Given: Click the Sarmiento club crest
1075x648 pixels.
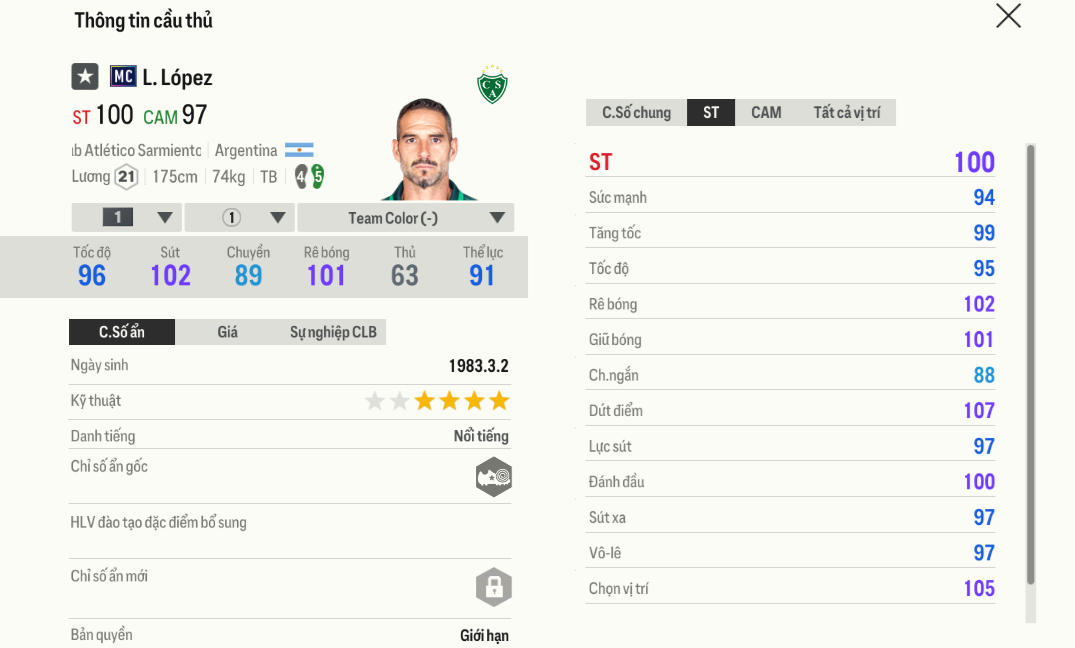Looking at the screenshot, I should (492, 86).
